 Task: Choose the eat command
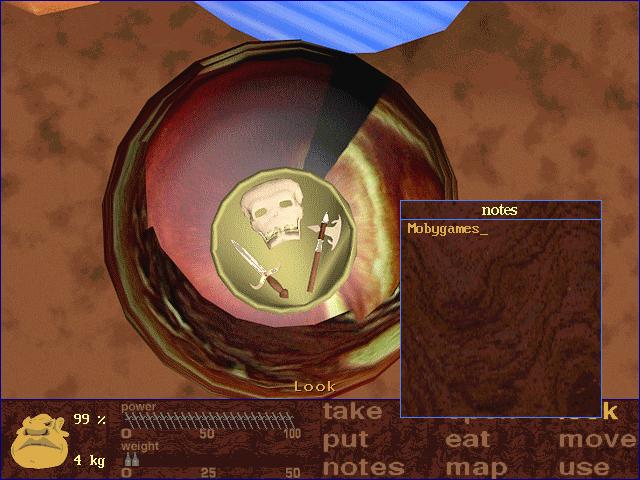click(467, 439)
